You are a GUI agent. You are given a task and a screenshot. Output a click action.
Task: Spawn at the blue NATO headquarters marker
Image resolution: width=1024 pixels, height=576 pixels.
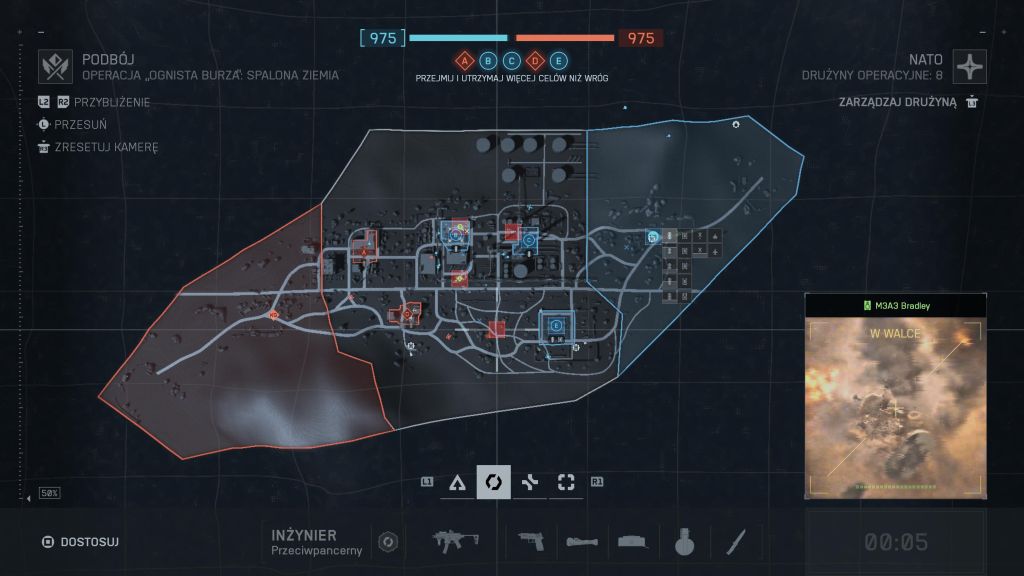click(x=651, y=237)
